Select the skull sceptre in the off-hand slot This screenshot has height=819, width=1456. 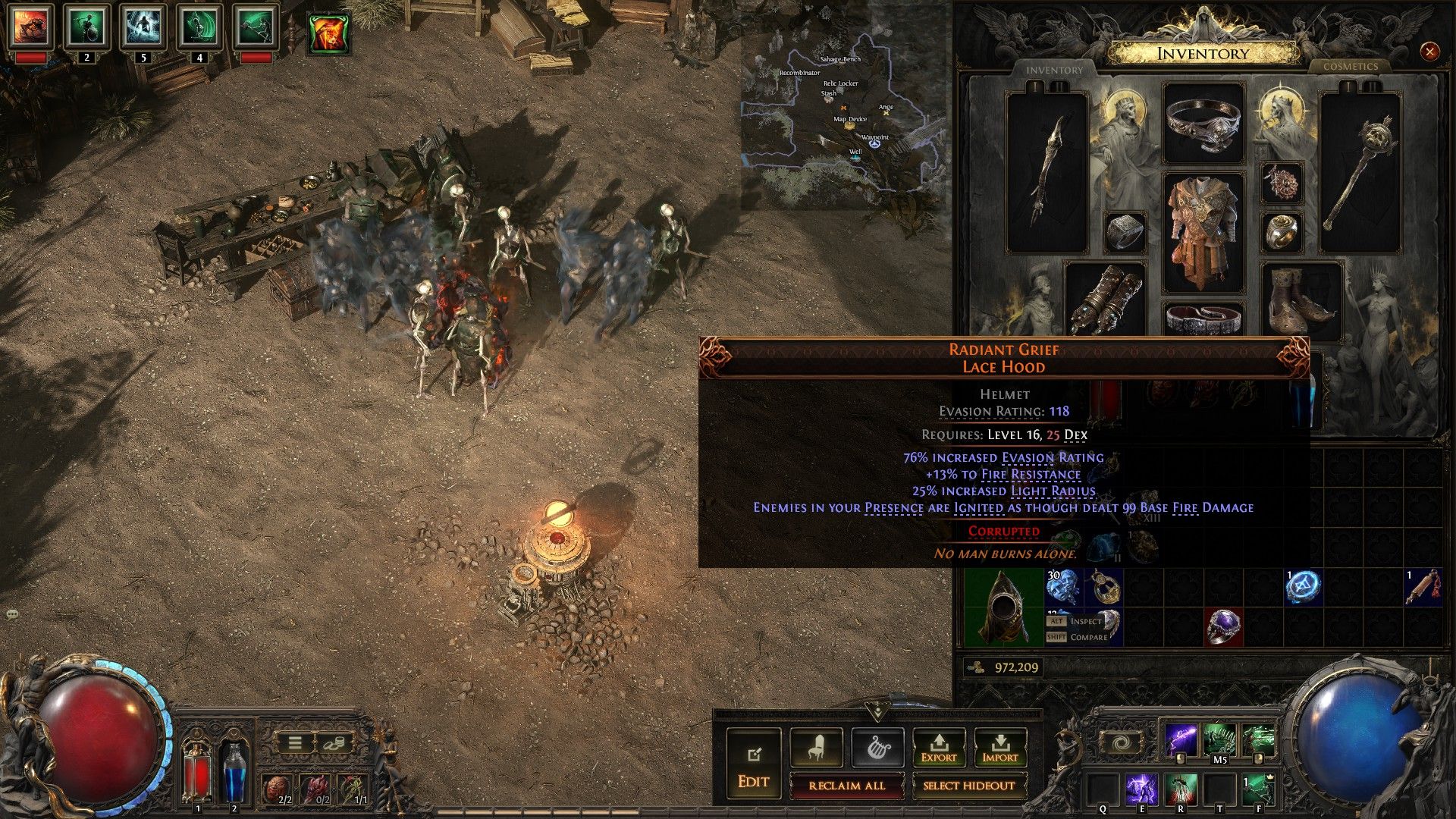tap(1360, 173)
